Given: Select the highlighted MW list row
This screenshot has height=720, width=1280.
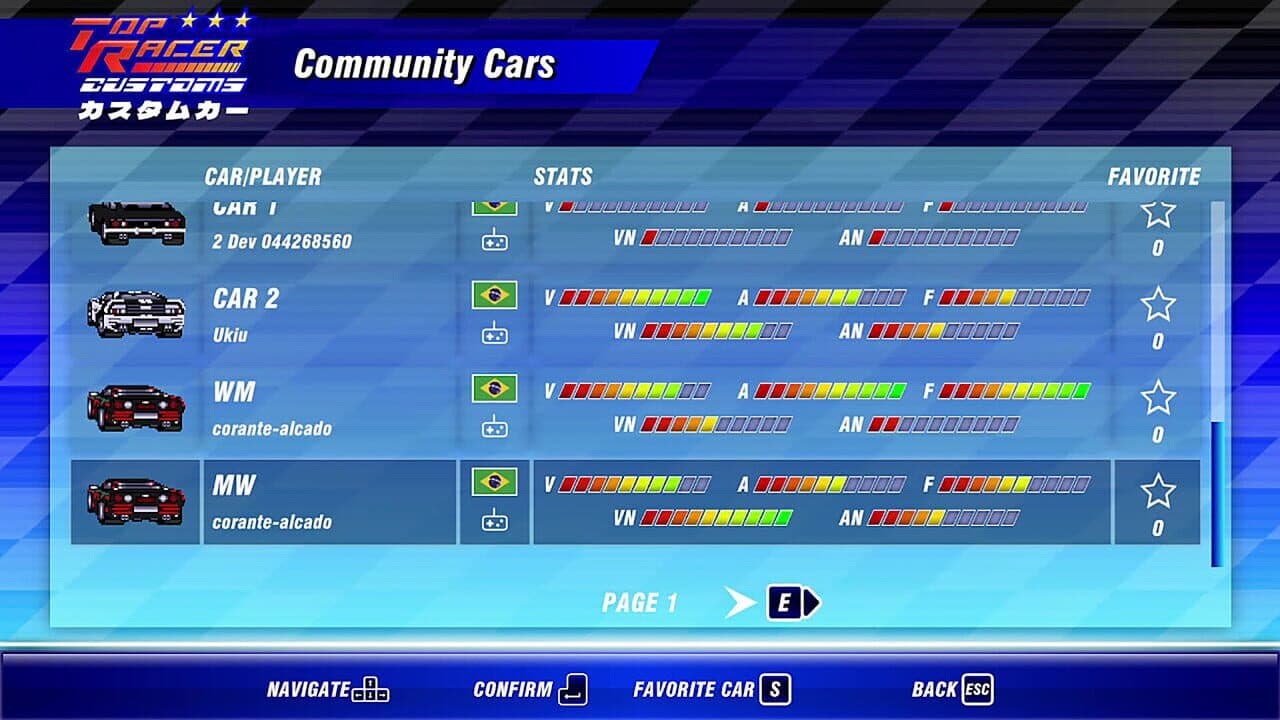Looking at the screenshot, I should (x=640, y=500).
